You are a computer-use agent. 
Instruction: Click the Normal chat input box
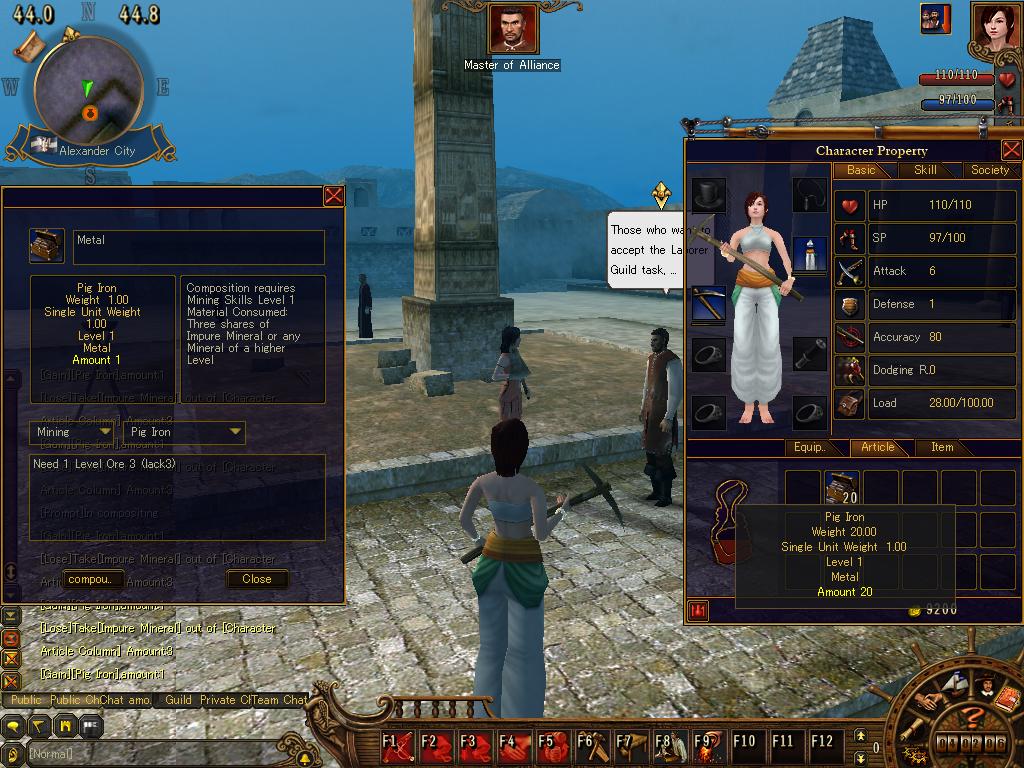click(x=150, y=753)
